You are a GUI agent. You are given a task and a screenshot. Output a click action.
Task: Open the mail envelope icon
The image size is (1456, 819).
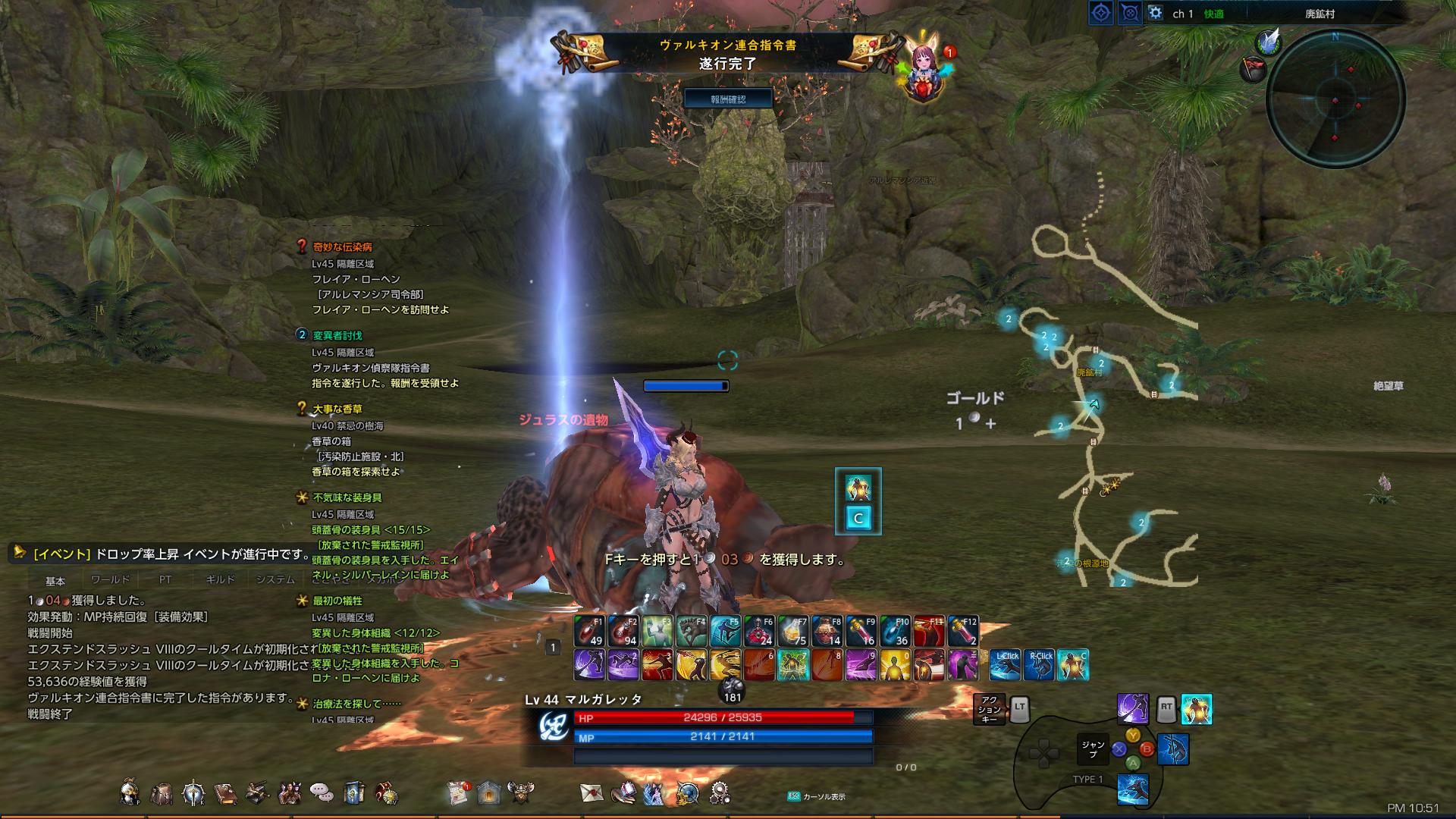(x=591, y=791)
